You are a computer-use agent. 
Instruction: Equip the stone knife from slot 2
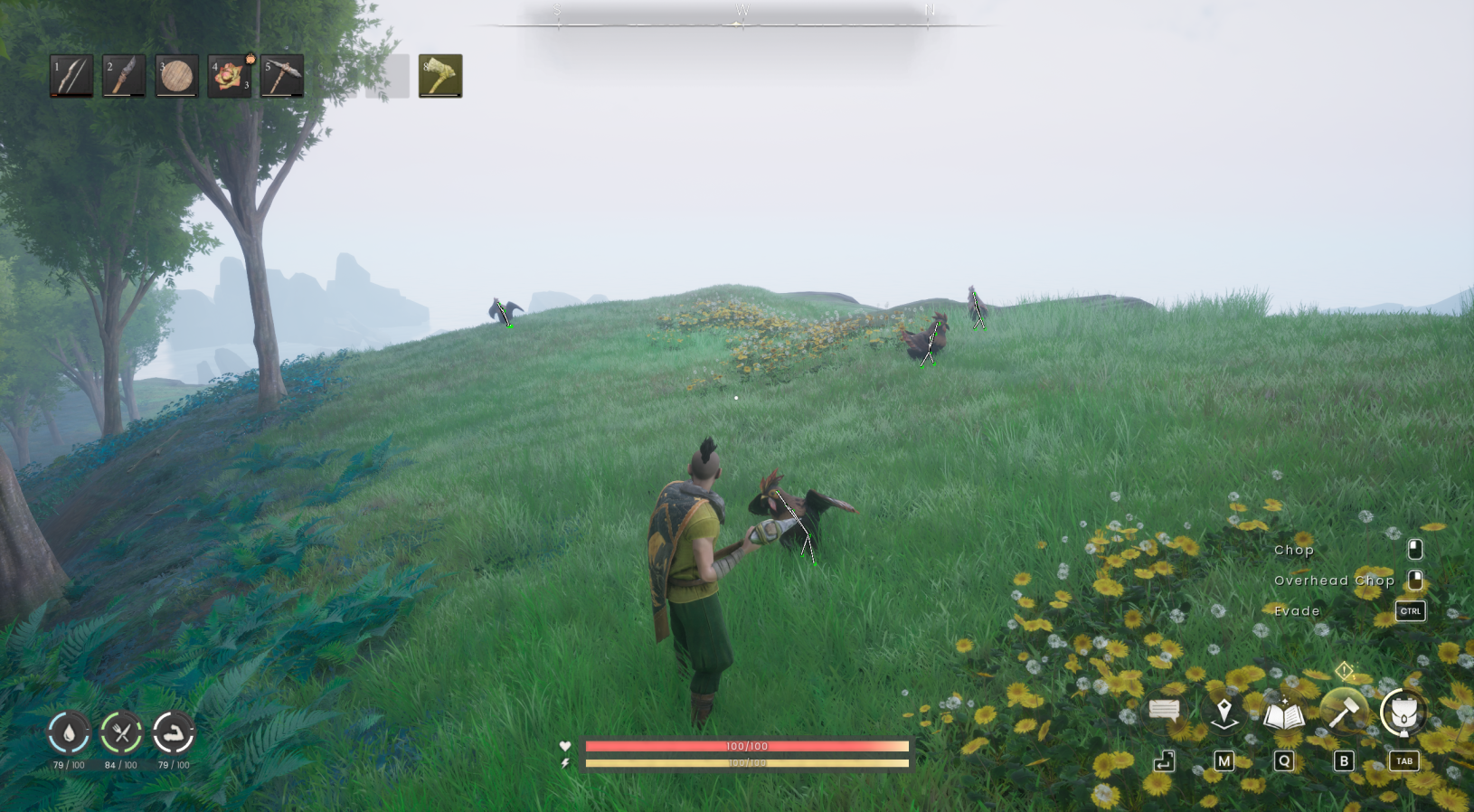(124, 75)
